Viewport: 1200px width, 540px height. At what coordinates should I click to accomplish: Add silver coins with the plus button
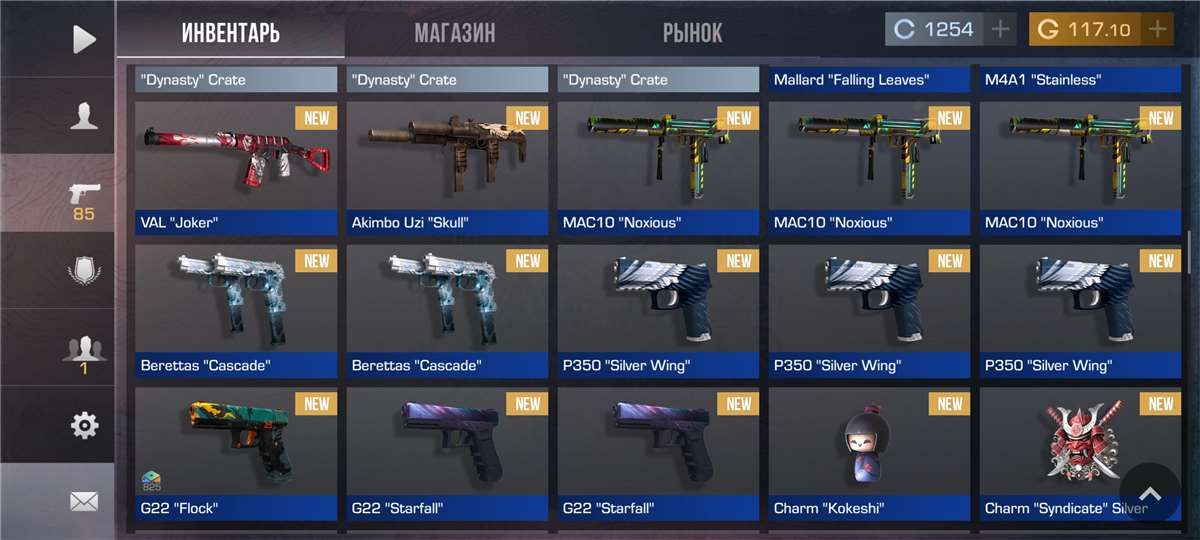click(x=1000, y=29)
